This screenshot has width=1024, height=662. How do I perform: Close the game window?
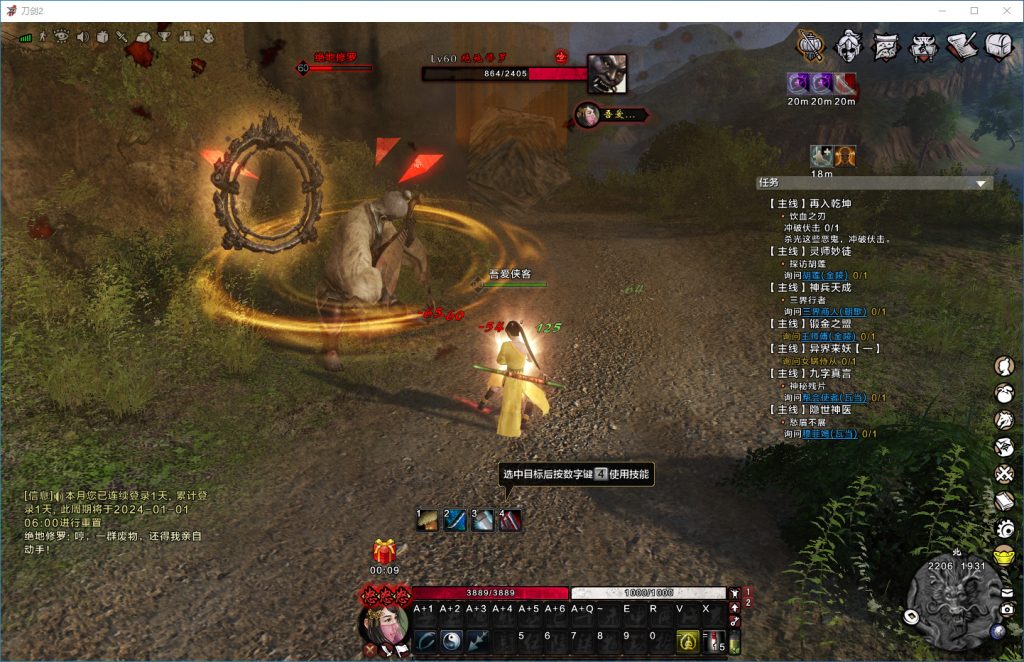coord(1002,10)
